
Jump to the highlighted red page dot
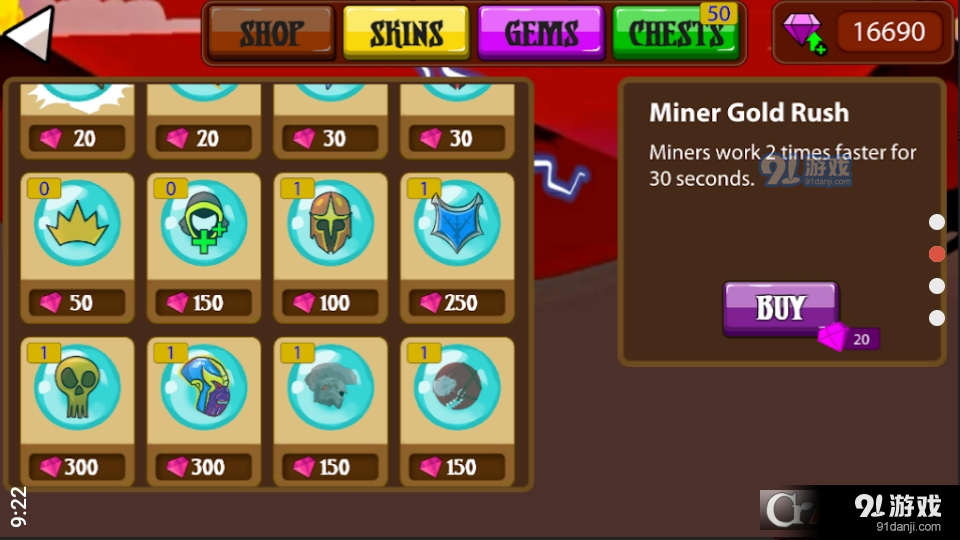[x=937, y=254]
